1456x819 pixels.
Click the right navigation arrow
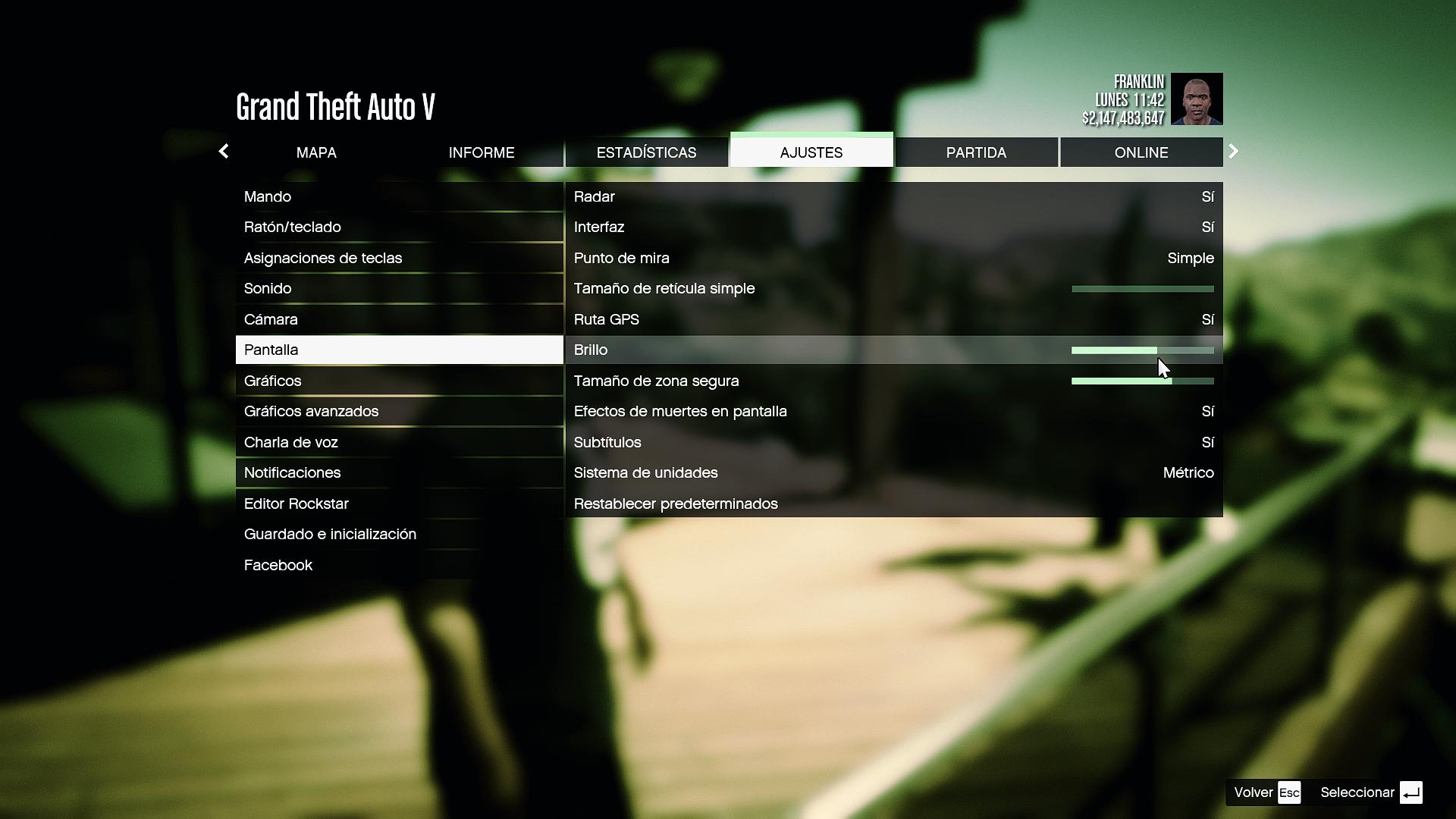pyautogui.click(x=1233, y=151)
